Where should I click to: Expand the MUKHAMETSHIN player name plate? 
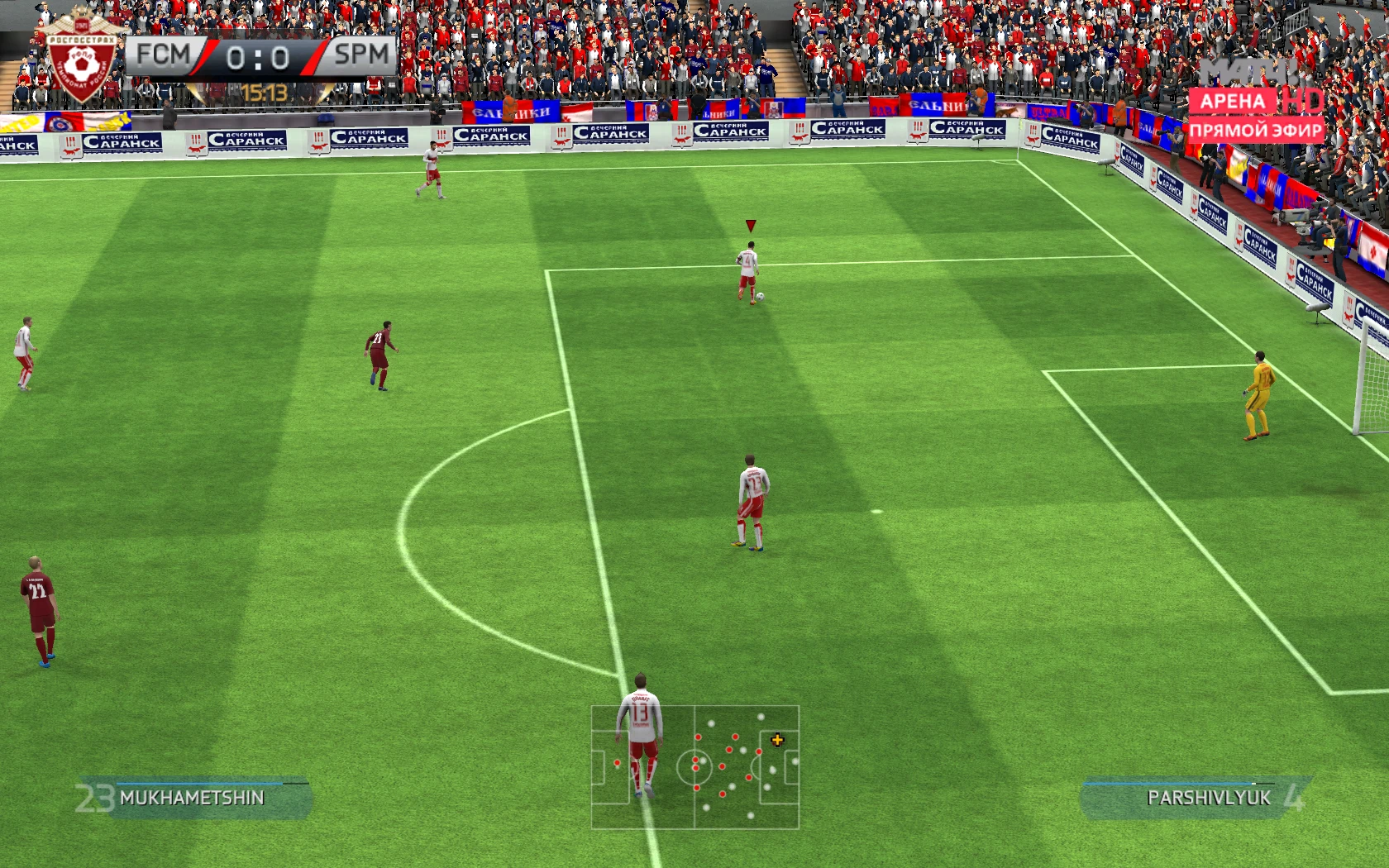[192, 797]
